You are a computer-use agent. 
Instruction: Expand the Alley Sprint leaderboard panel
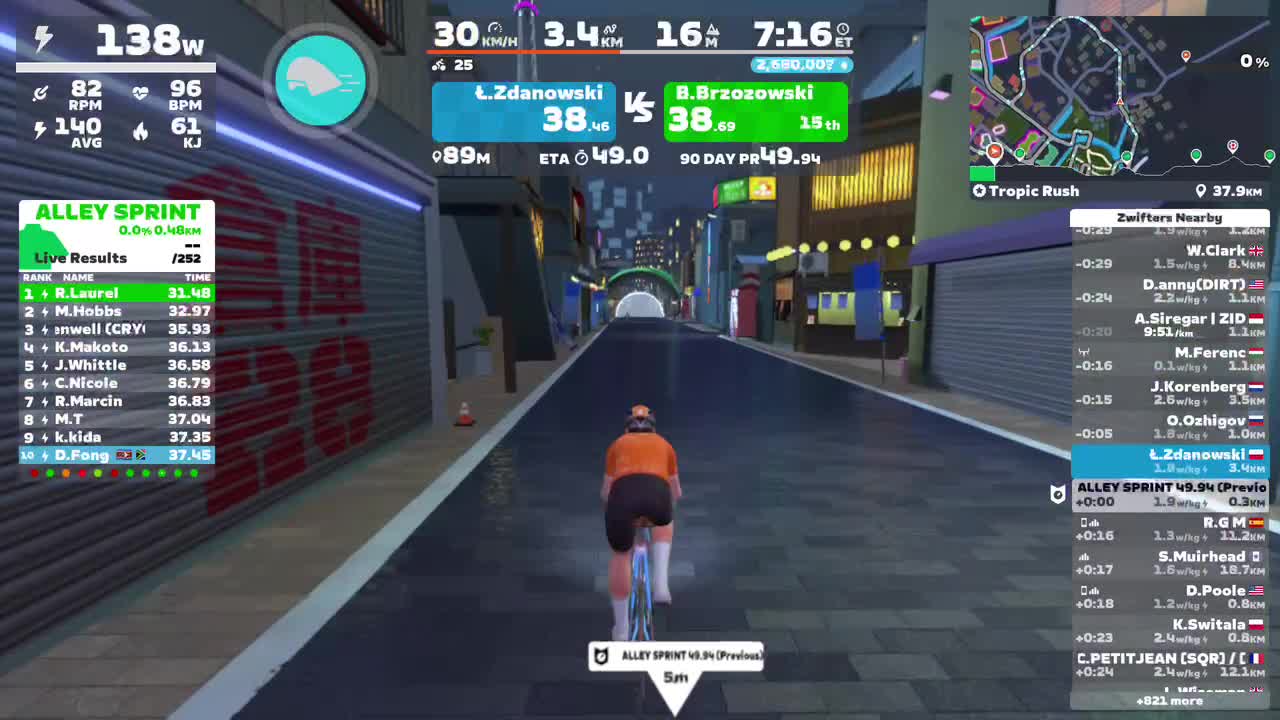(116, 212)
